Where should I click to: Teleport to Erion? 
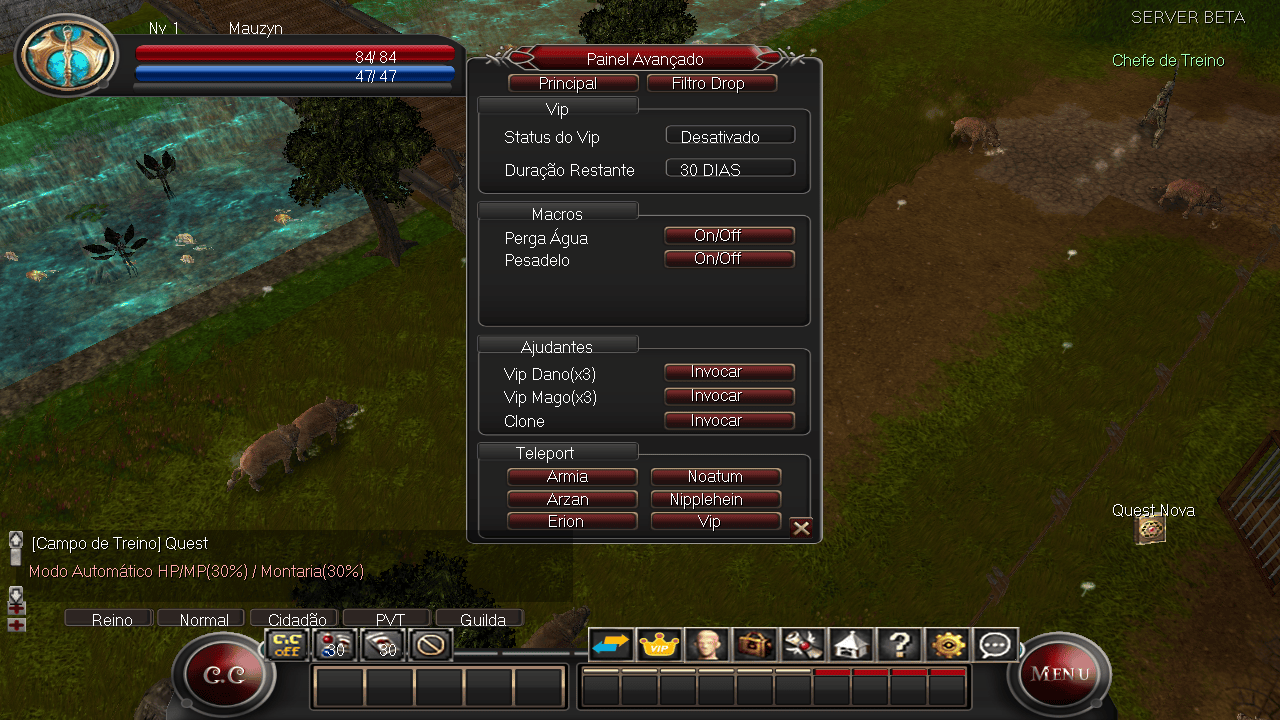[572, 521]
